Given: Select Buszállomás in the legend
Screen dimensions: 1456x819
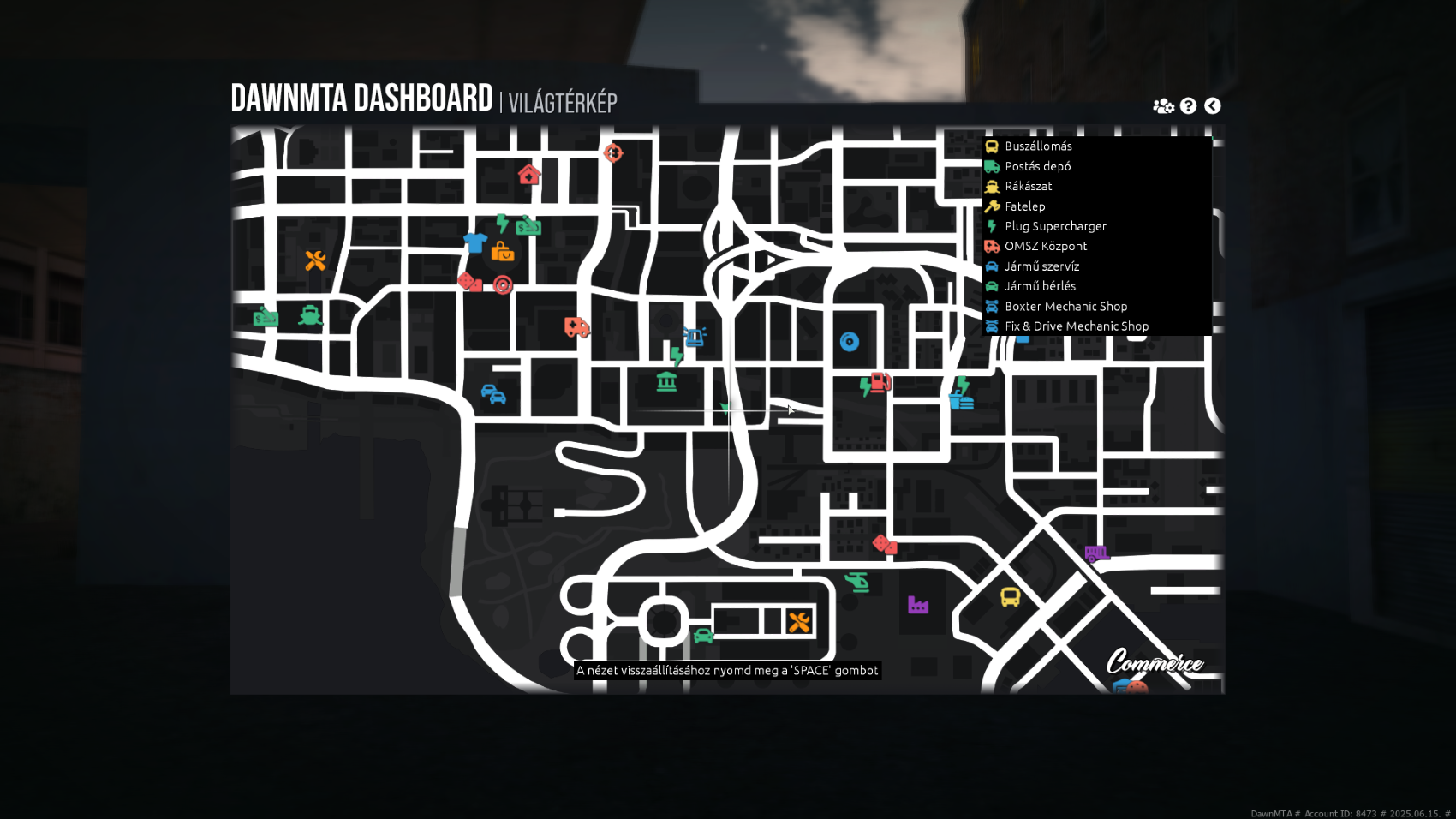Looking at the screenshot, I should pos(1038,146).
